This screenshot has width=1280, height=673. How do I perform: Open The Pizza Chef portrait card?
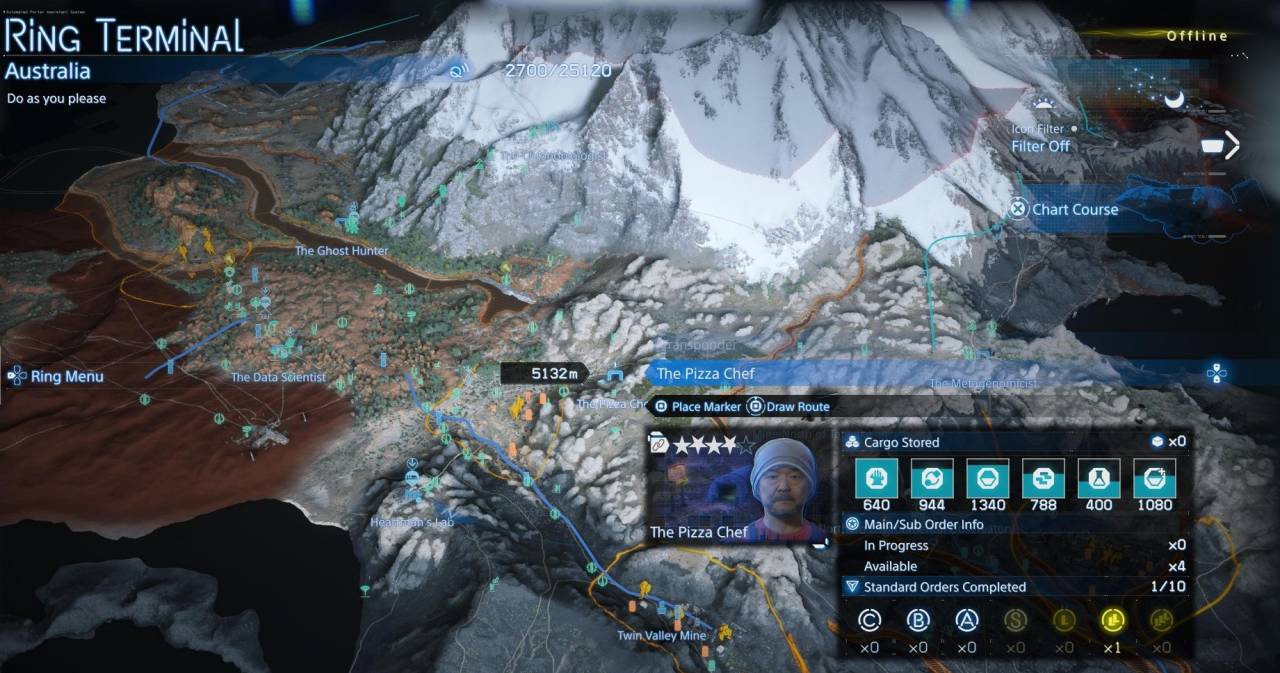739,489
